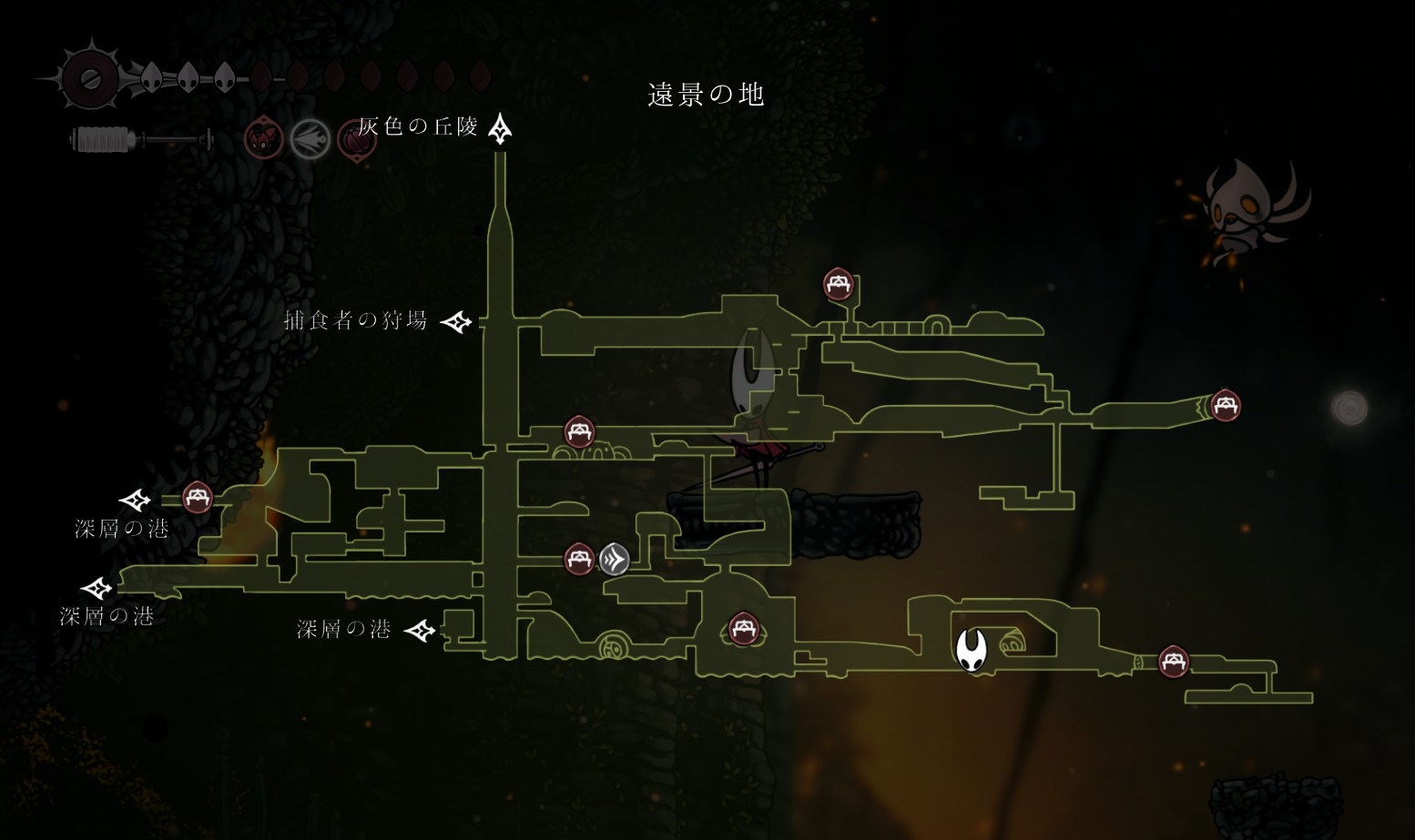Screen dimensions: 1415x840
Task: Select the bench marker beside the grey arrow marker
Action: 579,558
